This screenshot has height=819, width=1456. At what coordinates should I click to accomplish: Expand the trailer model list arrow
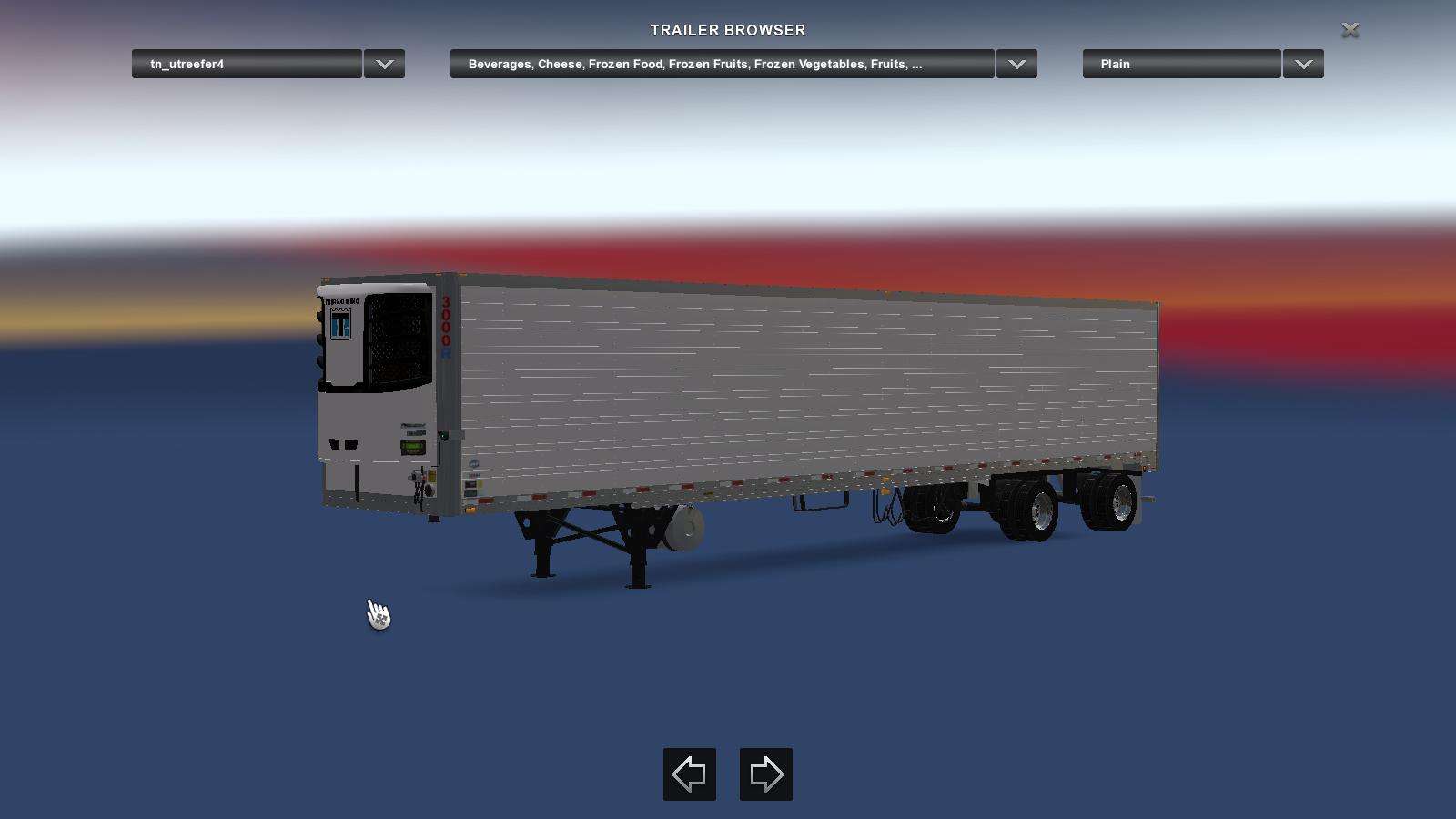click(384, 64)
